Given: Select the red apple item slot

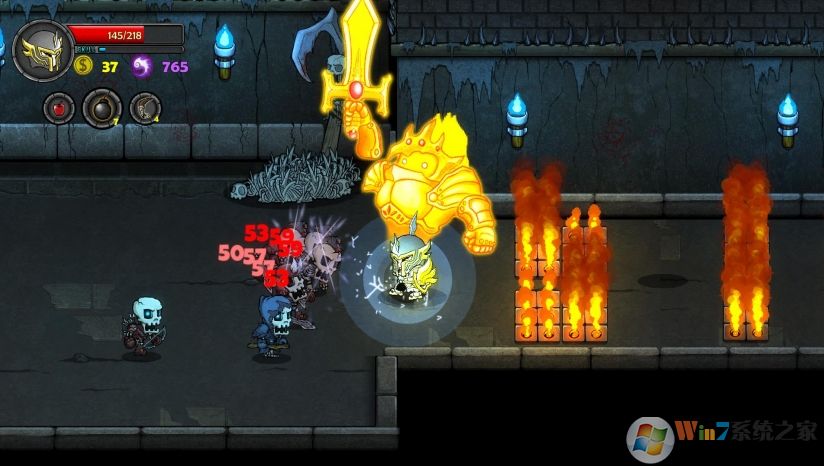Looking at the screenshot, I should (x=58, y=107).
